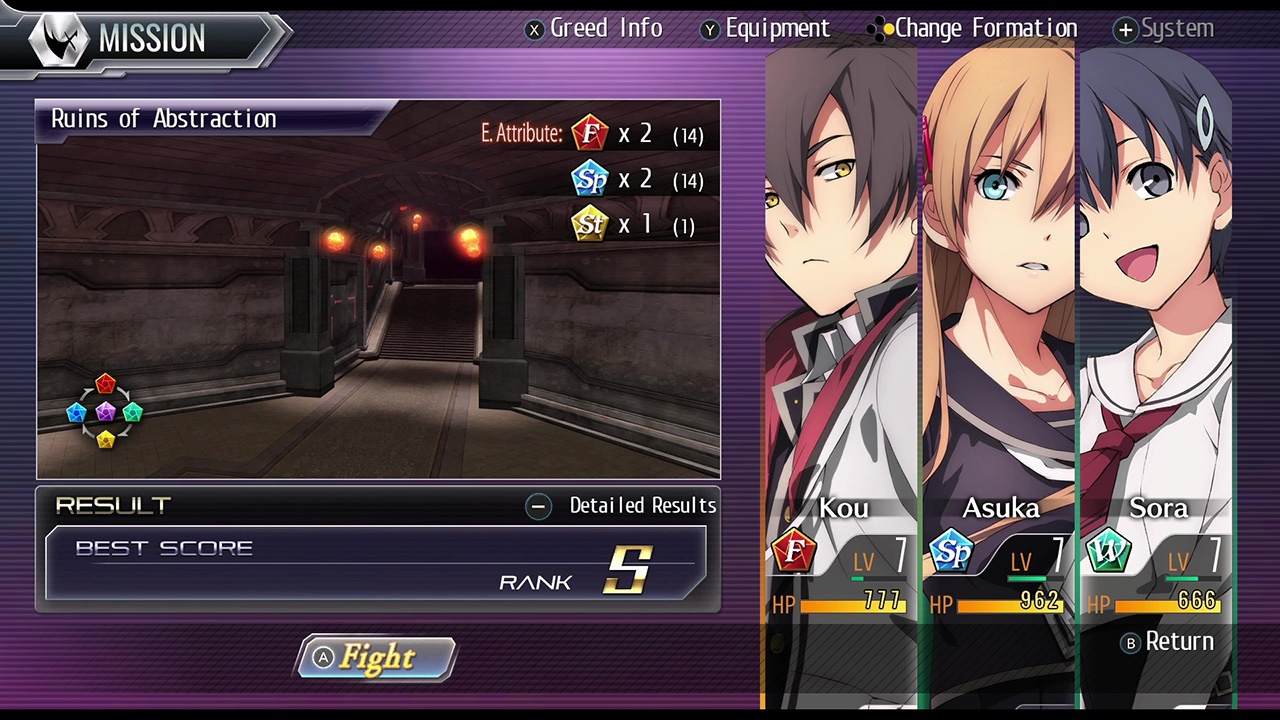Select the elemental wheel on the dungeon preview
This screenshot has width=1280, height=720.
pos(105,410)
